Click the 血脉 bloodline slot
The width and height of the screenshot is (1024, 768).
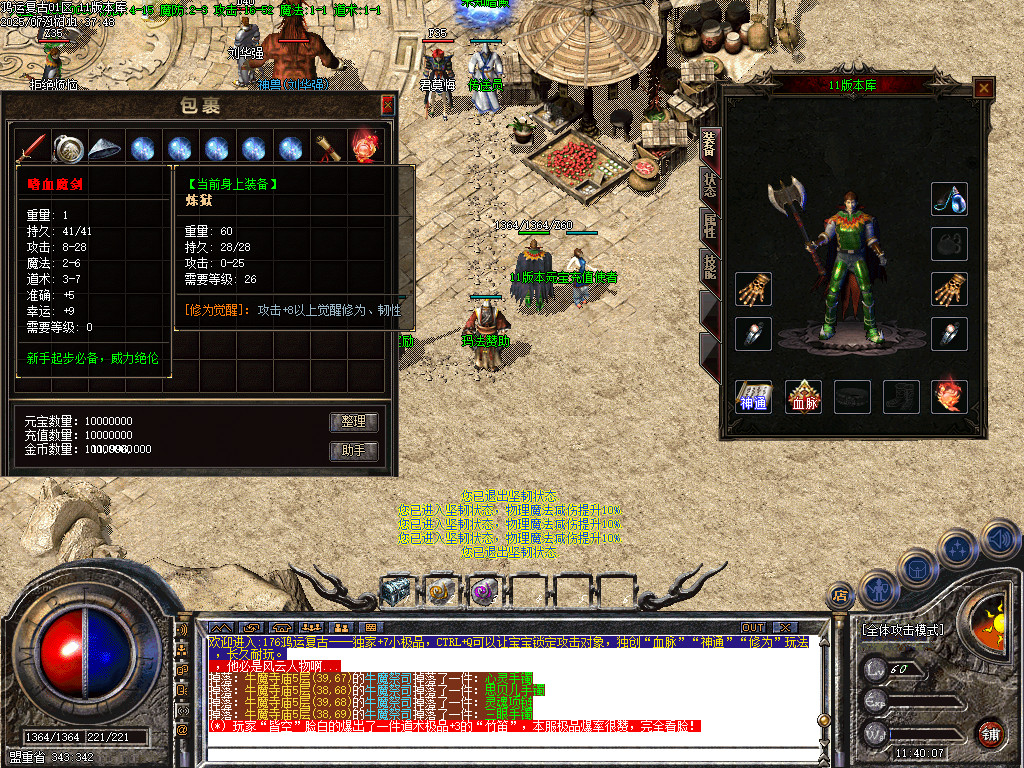point(803,397)
